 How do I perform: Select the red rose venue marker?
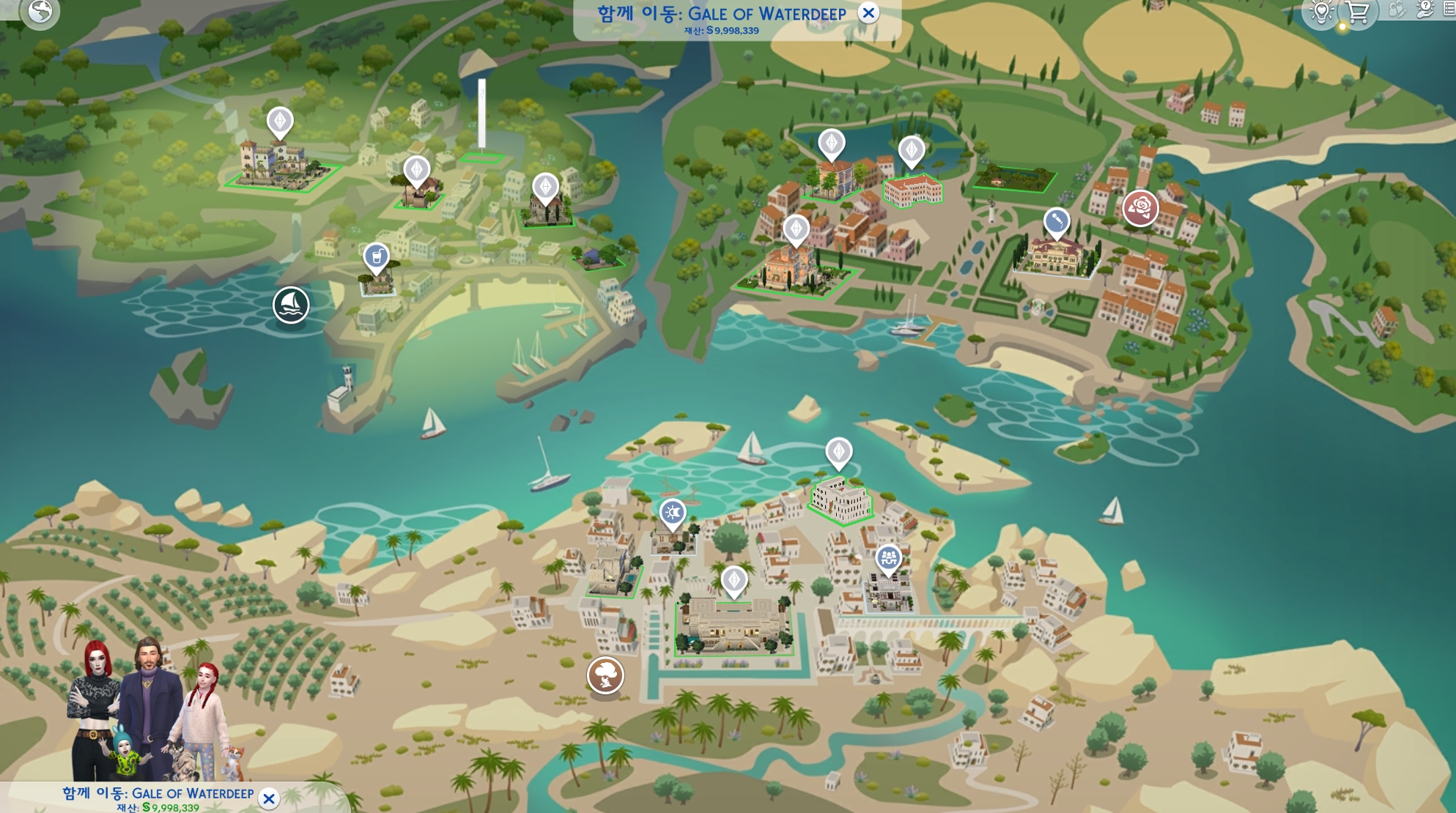(x=1140, y=207)
